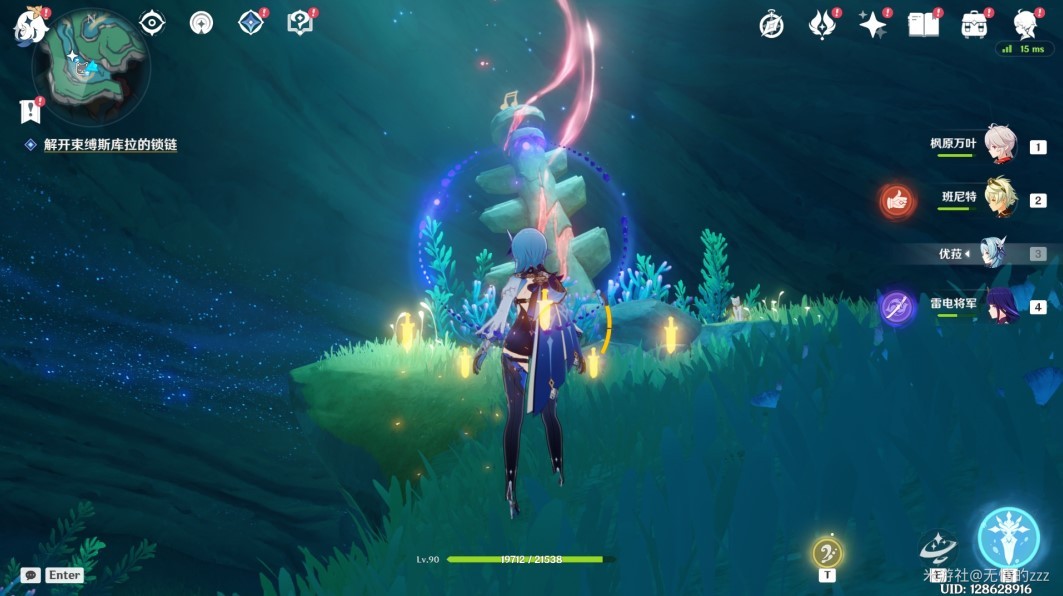Open the circular minimap
The image size is (1063, 596).
pyautogui.click(x=90, y=67)
